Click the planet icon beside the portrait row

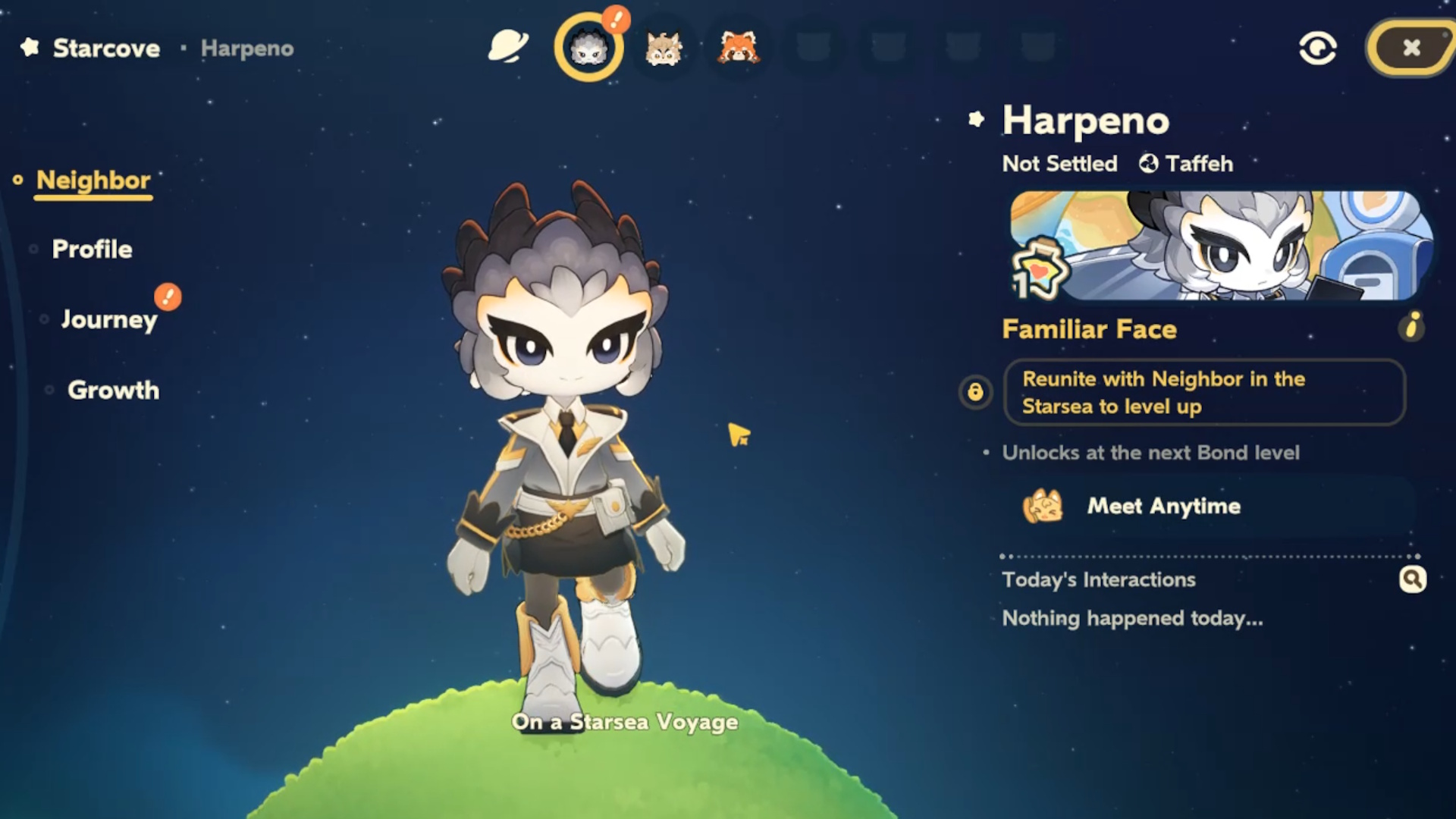[507, 47]
